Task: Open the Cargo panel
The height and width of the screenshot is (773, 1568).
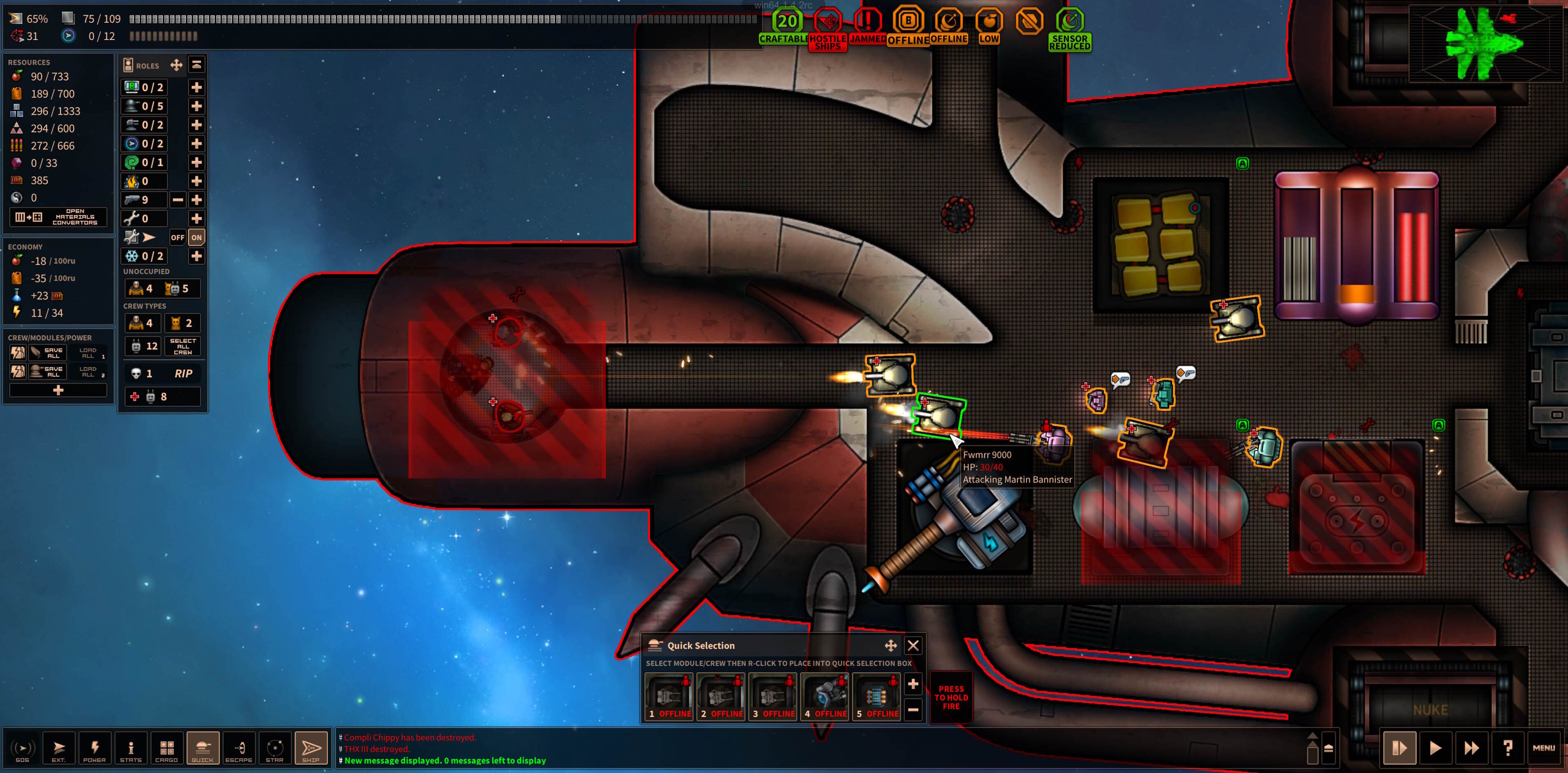Action: [166, 748]
